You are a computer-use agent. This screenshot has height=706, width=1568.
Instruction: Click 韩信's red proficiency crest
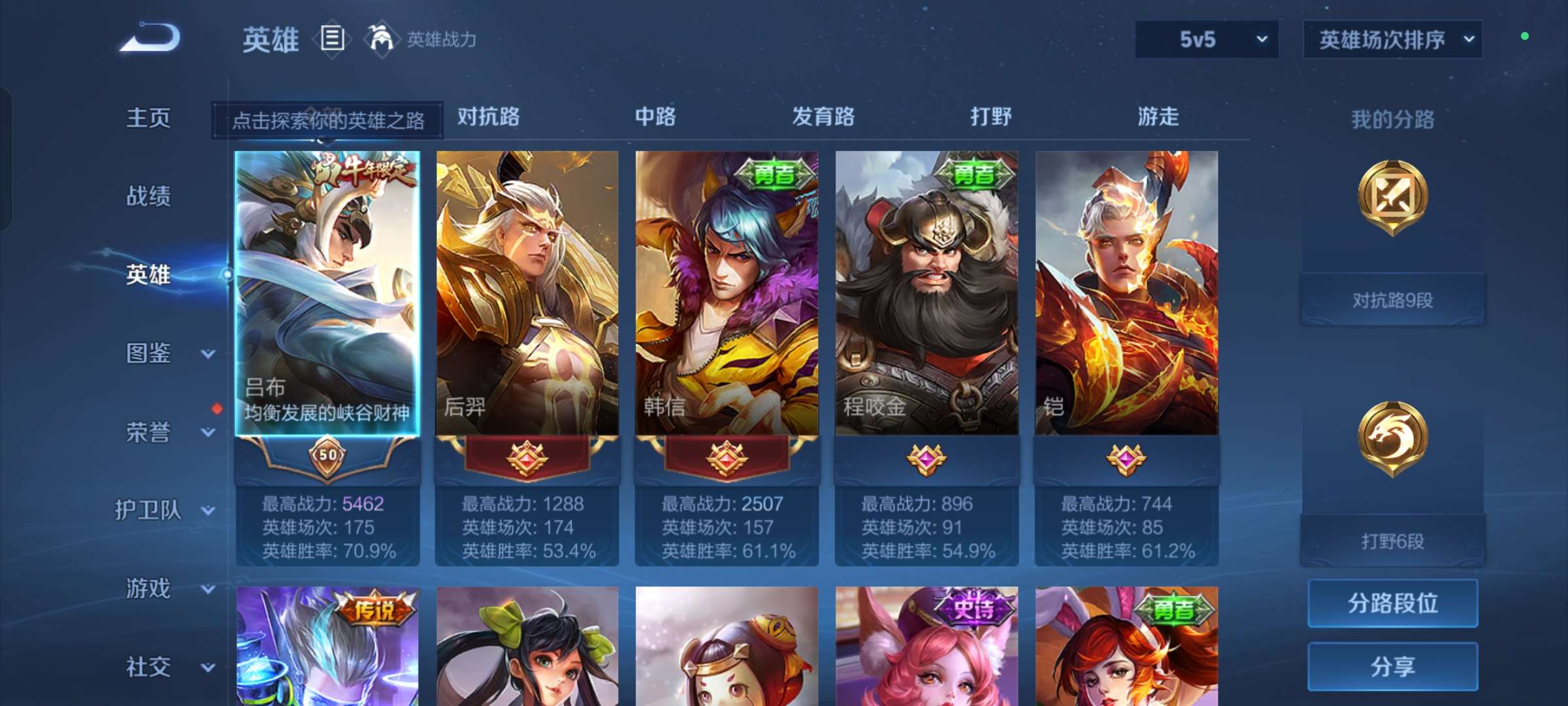tap(725, 458)
